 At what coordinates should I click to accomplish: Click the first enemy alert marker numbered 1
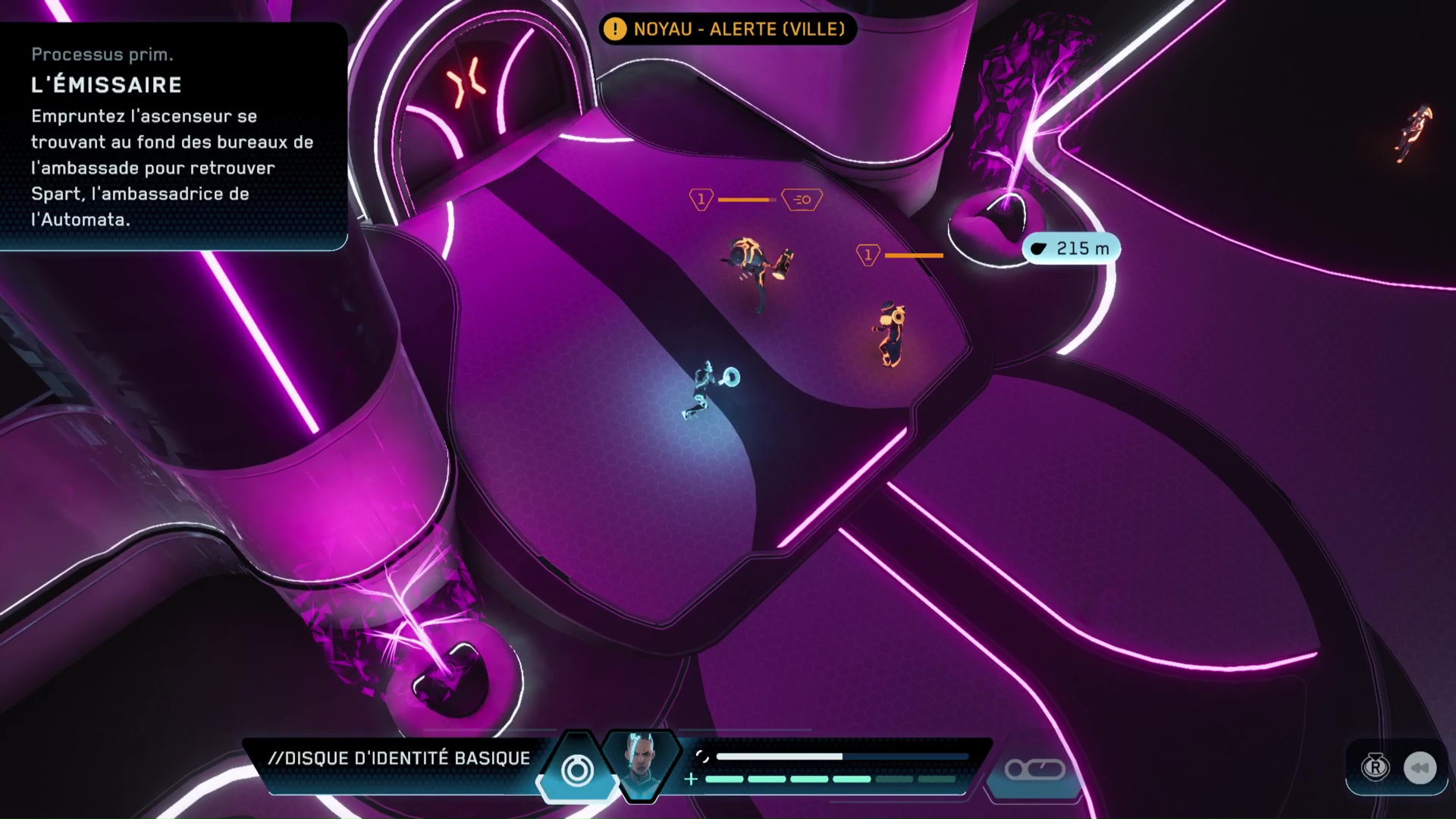[701, 199]
